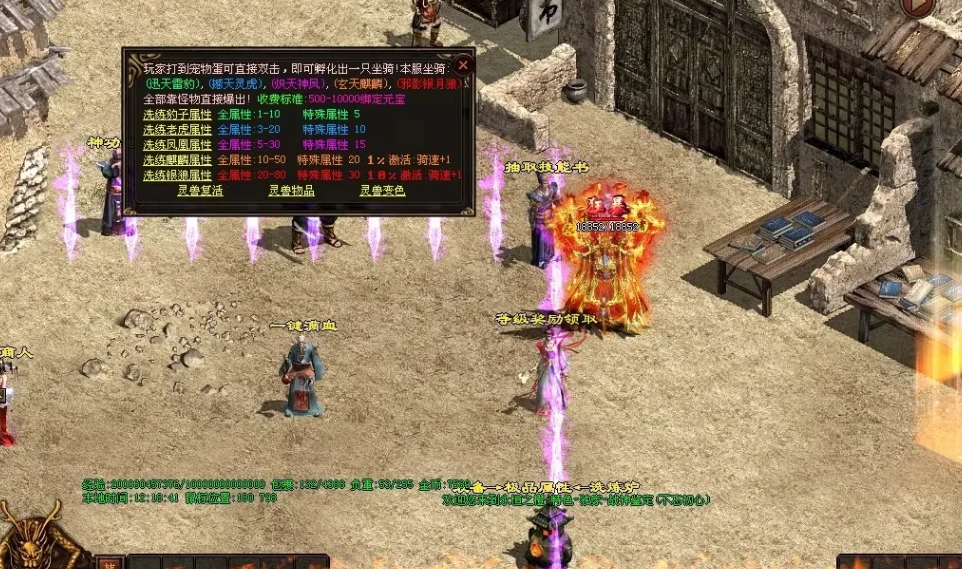Choose 洗练银狼属性 refine link
Viewport: 962px width, 569px height.
point(176,175)
